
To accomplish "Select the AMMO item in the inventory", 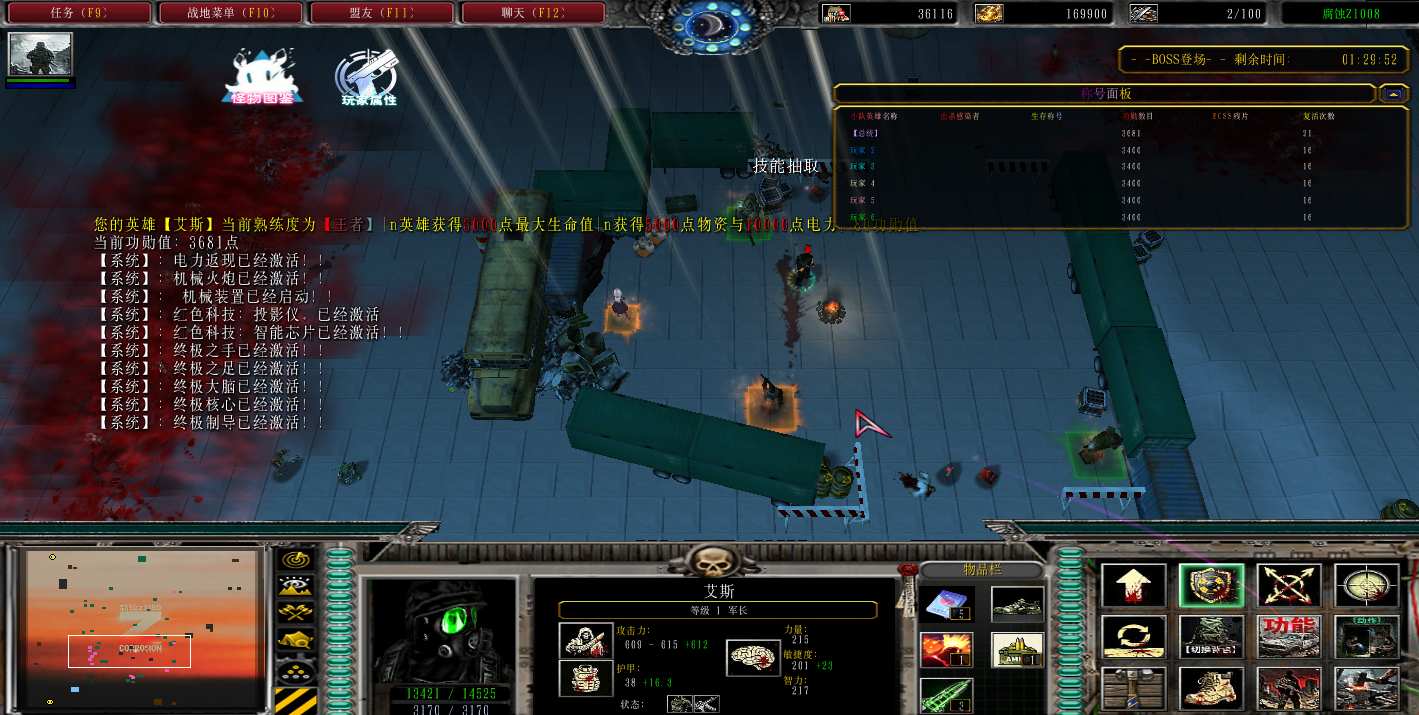I will point(1018,649).
